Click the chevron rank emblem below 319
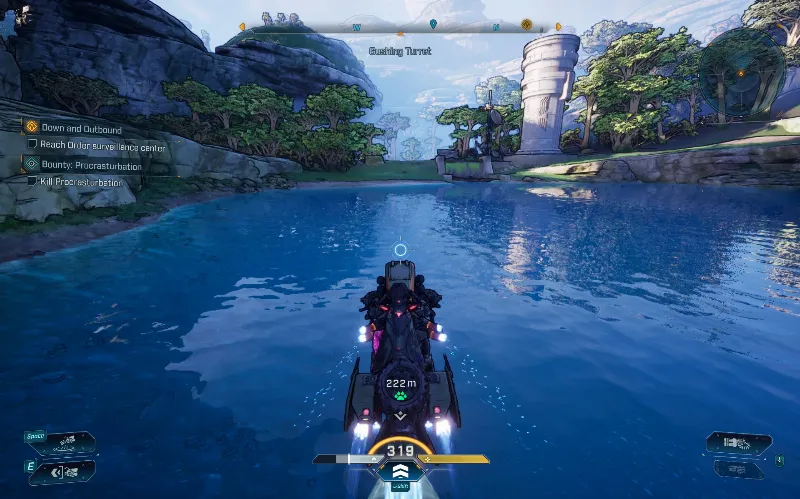The image size is (800, 499). pyautogui.click(x=400, y=471)
